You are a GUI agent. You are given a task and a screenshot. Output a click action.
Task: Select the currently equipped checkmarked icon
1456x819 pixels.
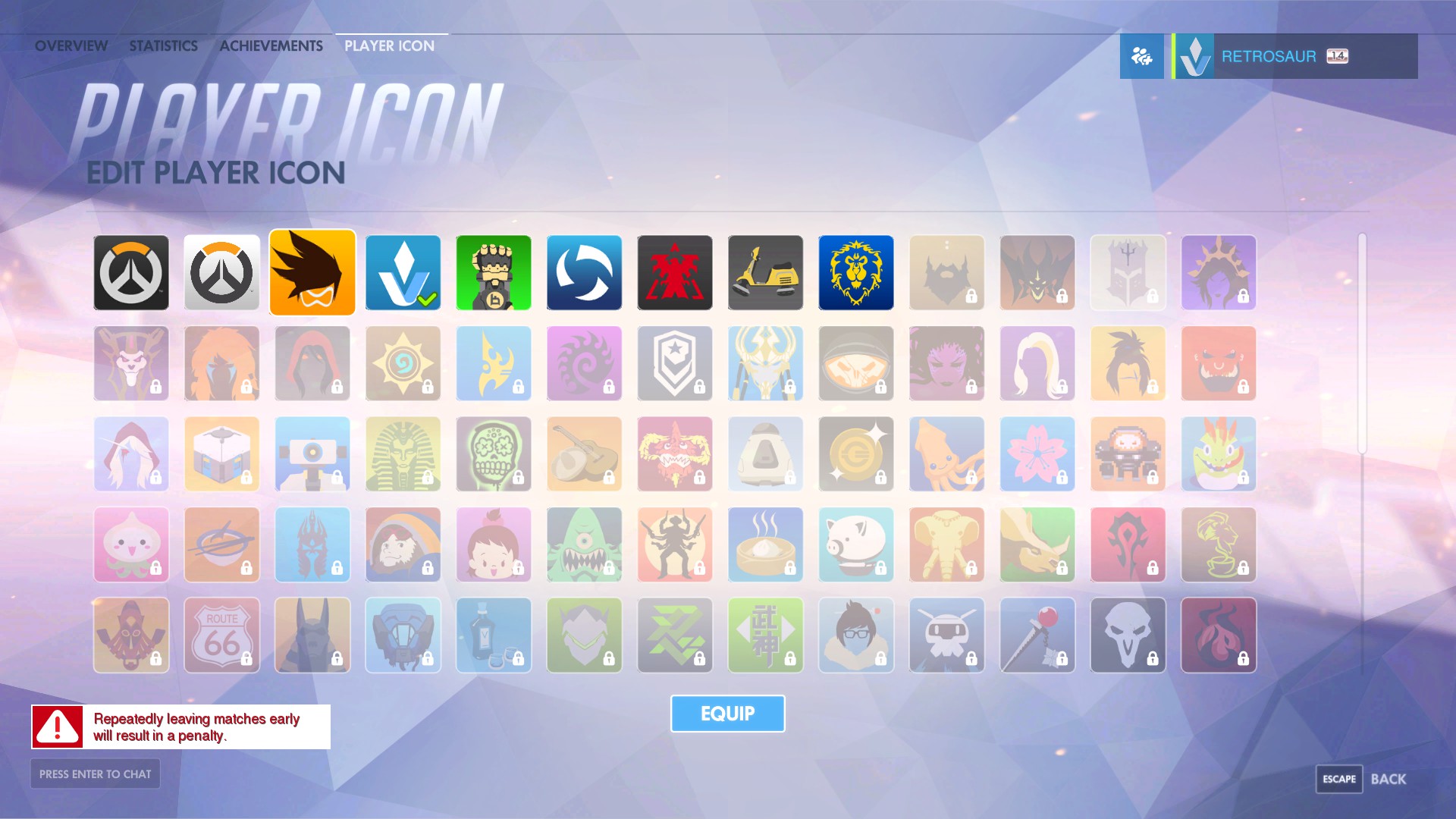tap(403, 272)
